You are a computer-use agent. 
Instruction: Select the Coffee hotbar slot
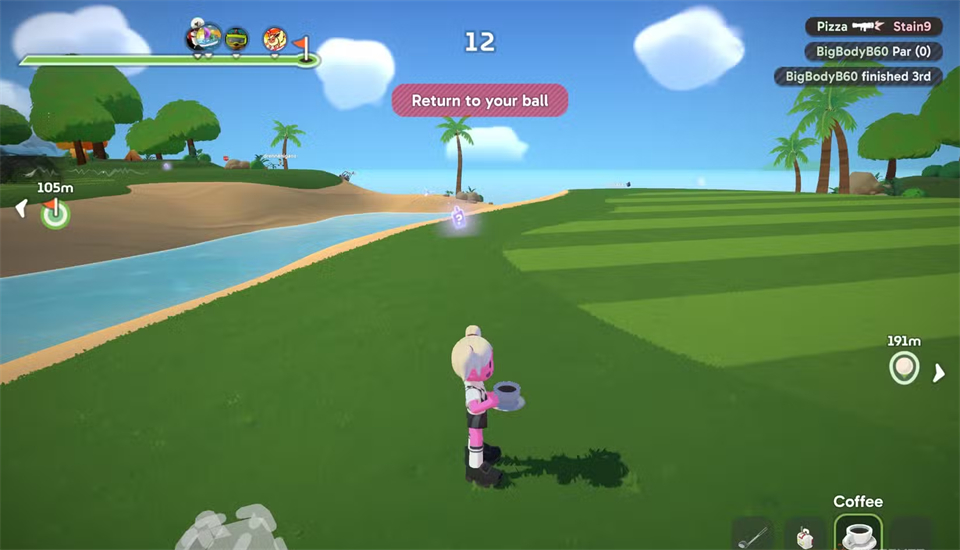pyautogui.click(x=857, y=534)
